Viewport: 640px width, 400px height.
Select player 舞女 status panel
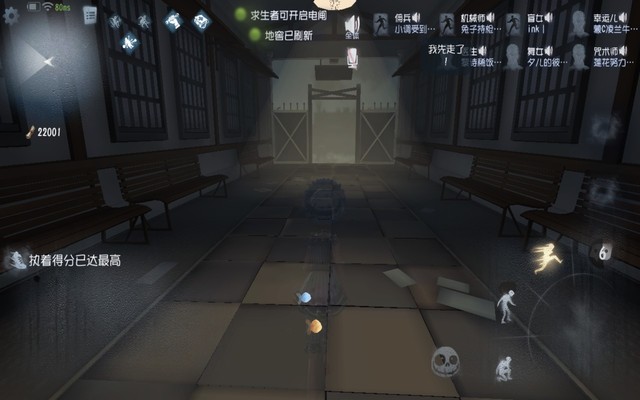[529, 55]
